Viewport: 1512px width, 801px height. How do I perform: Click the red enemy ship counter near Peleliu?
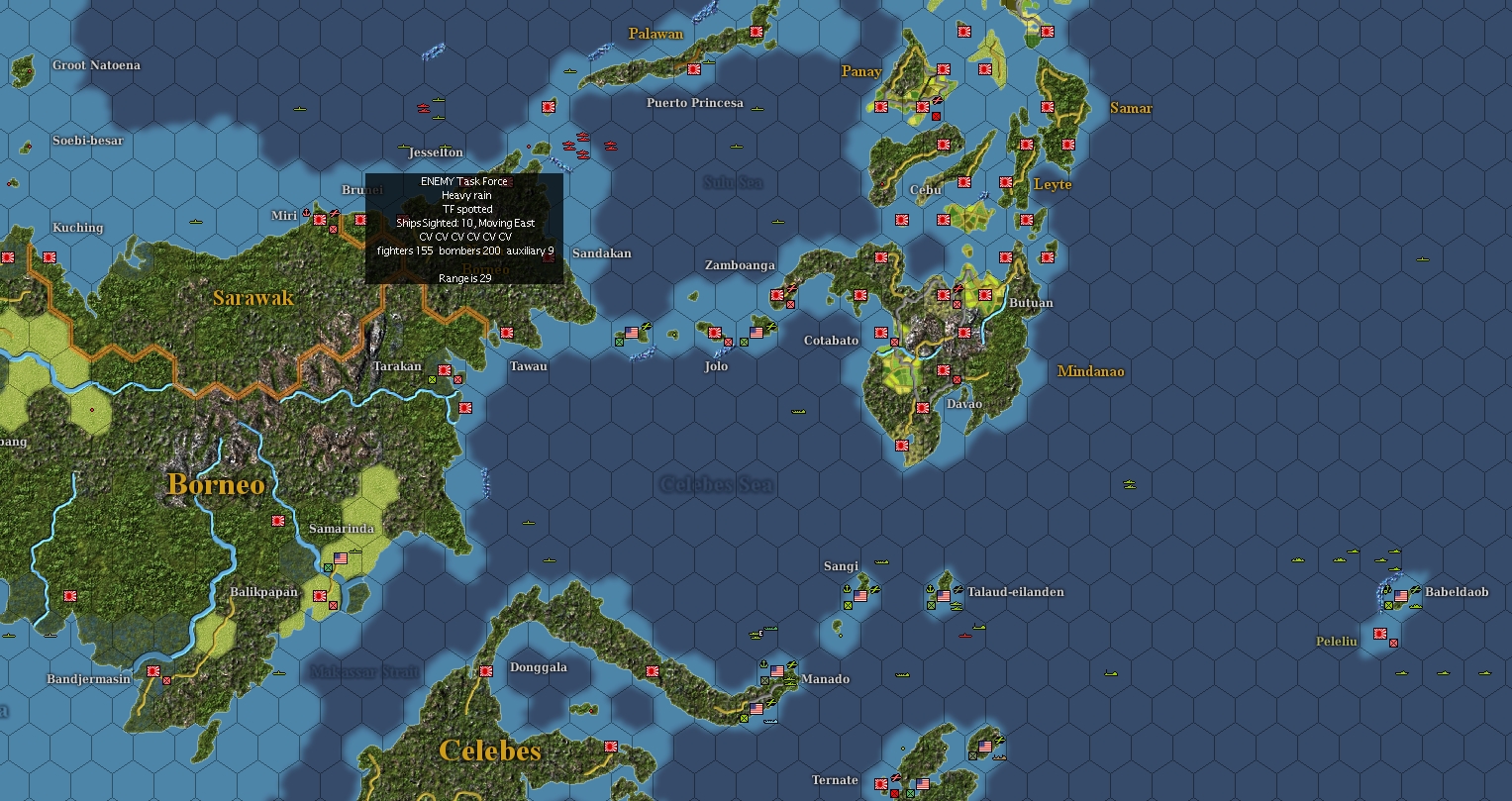pos(1393,643)
